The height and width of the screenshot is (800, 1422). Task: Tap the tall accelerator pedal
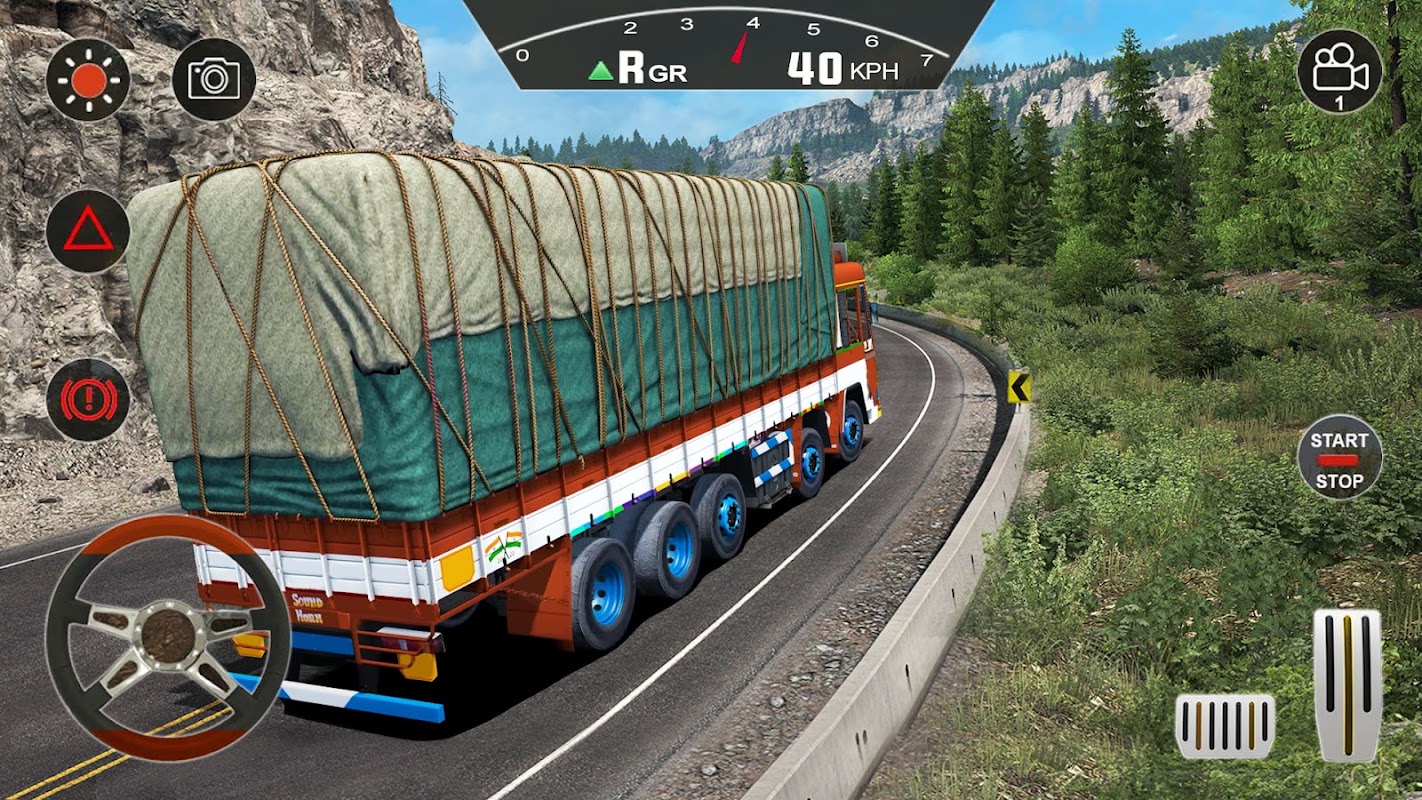[x=1346, y=685]
